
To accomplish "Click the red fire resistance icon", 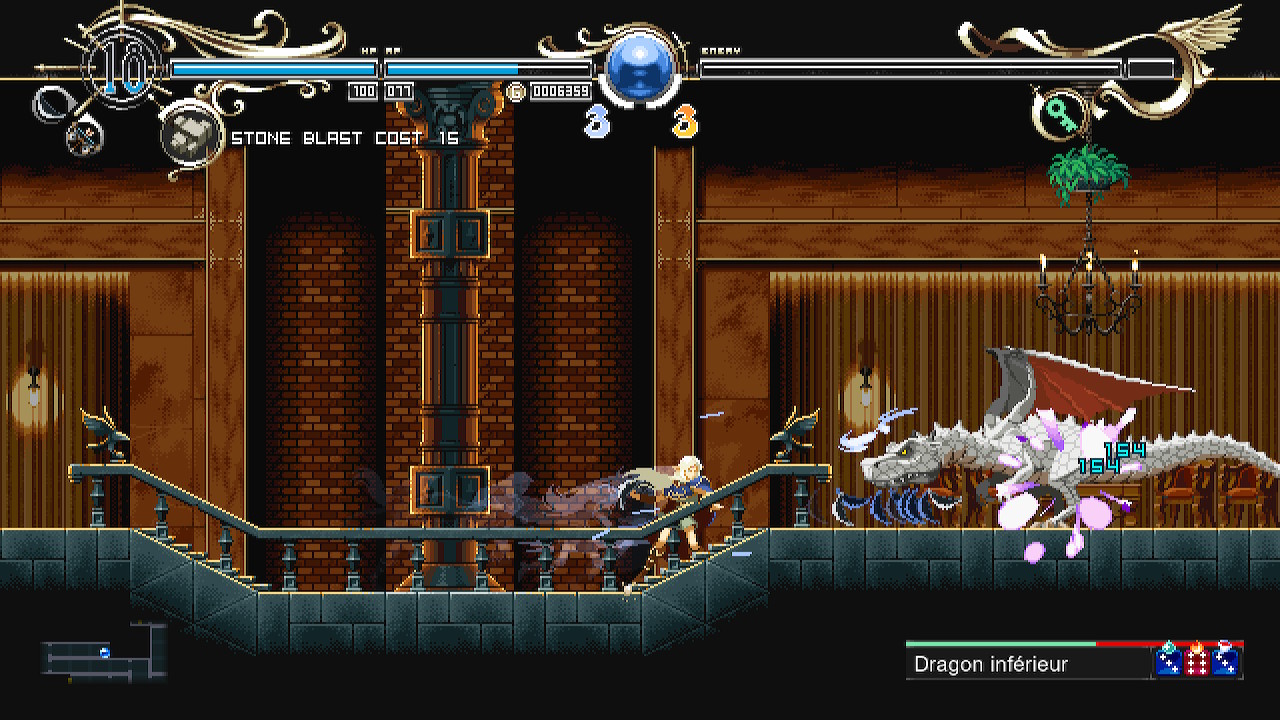I will coord(1196,661).
